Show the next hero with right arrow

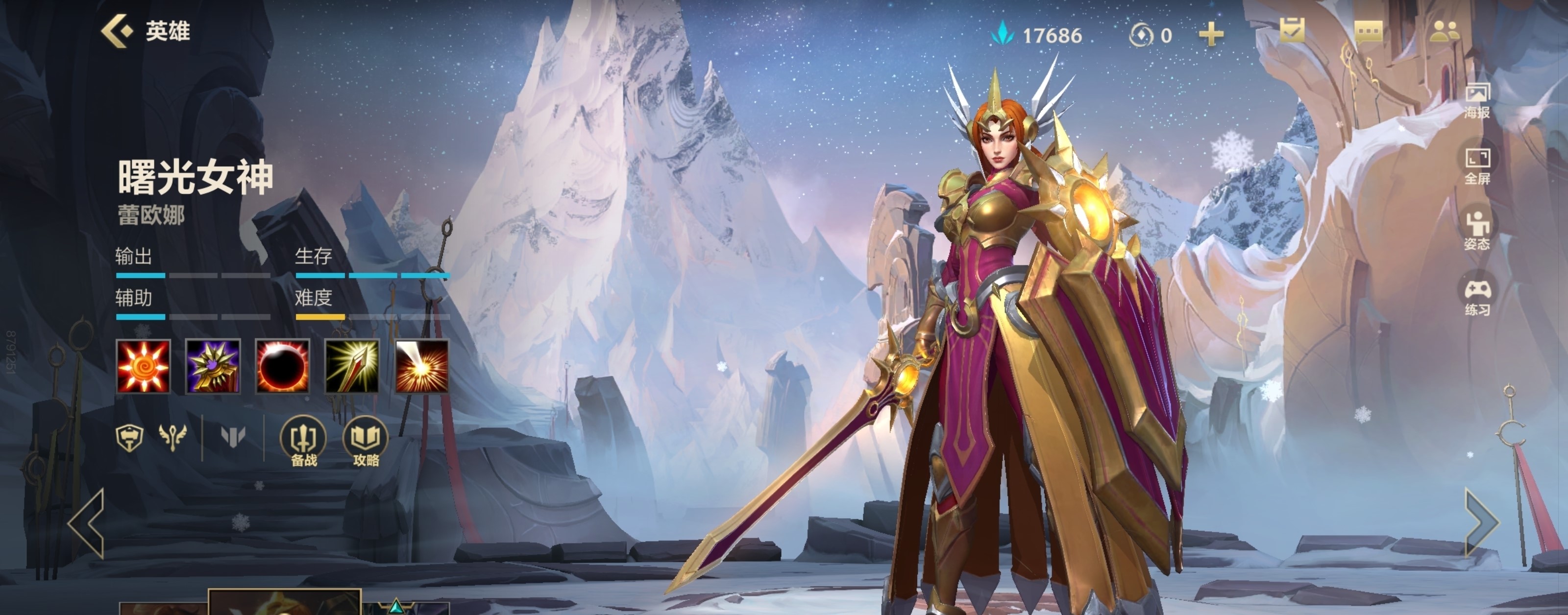1480,522
